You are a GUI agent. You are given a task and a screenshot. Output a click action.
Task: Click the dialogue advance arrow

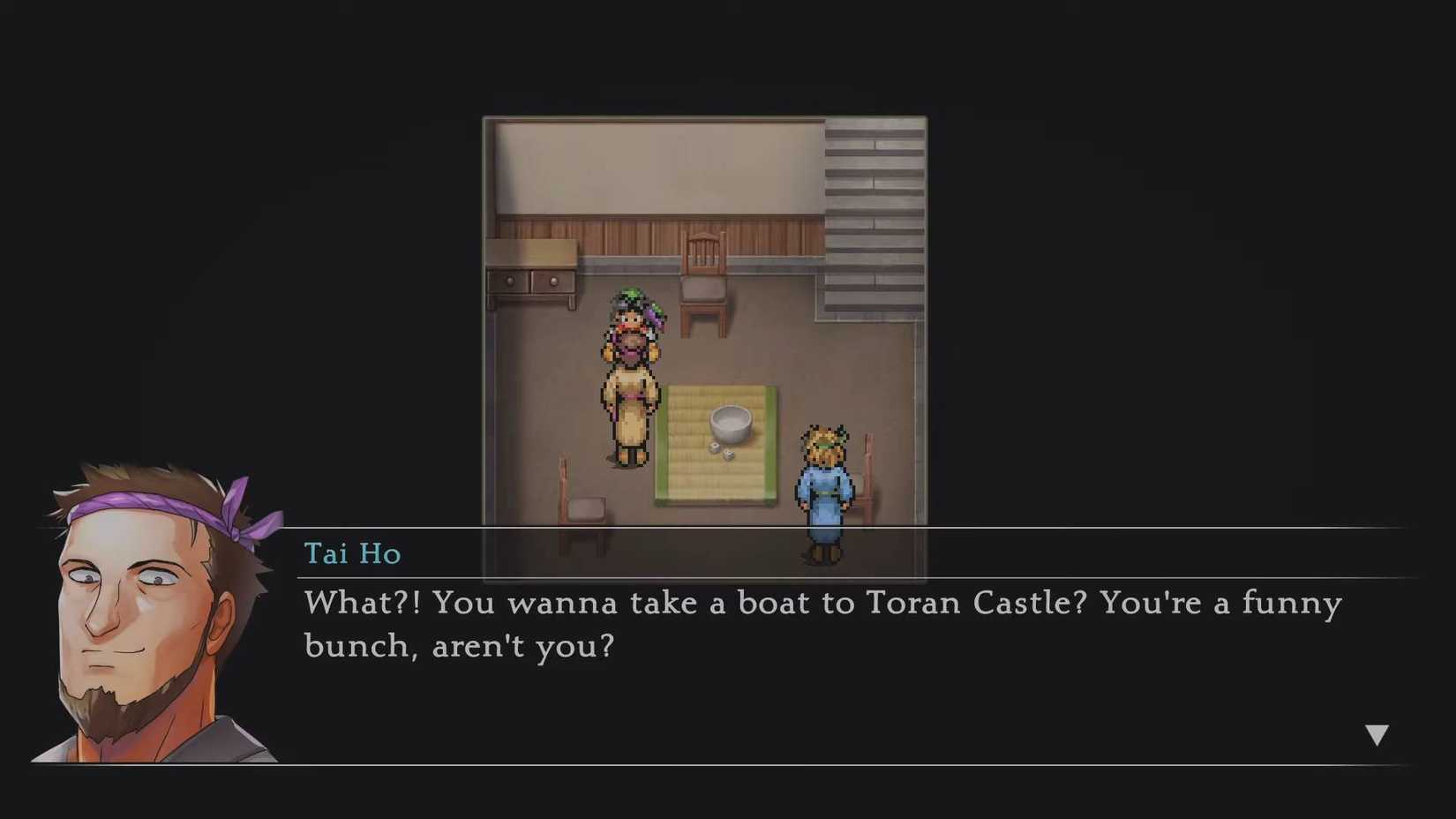(x=1377, y=733)
